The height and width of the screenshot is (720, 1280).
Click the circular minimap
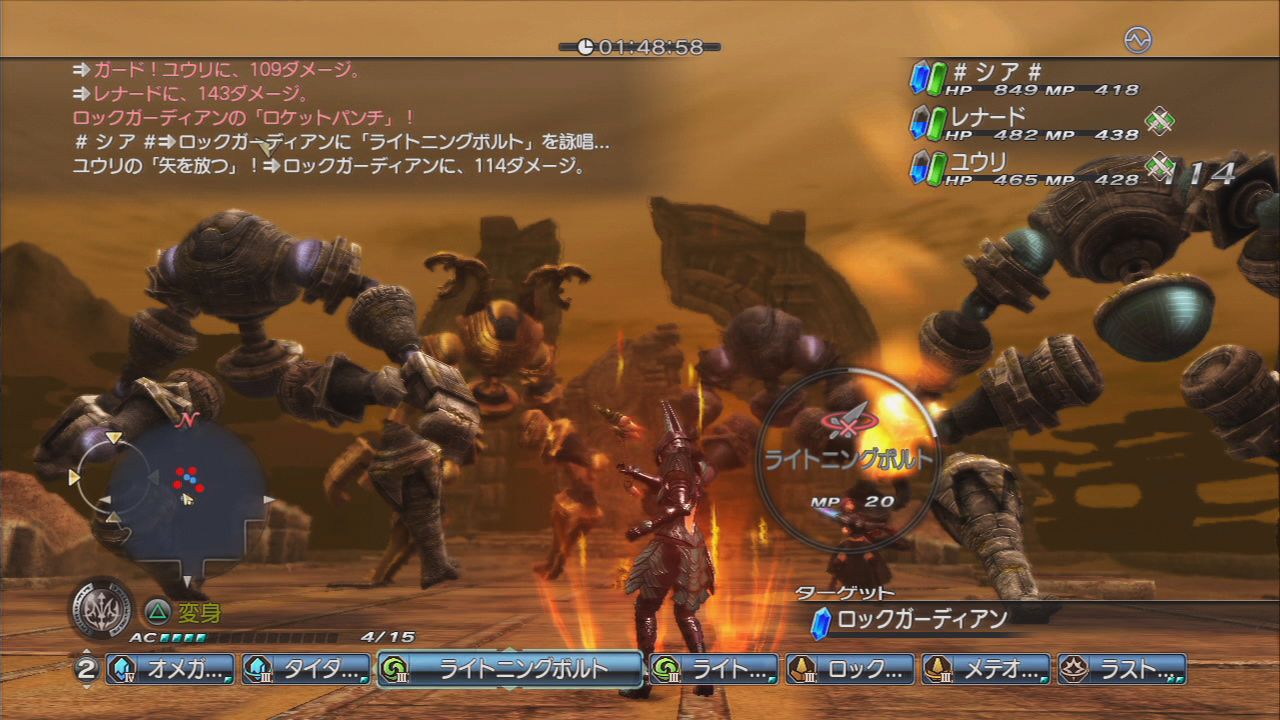pos(185,496)
